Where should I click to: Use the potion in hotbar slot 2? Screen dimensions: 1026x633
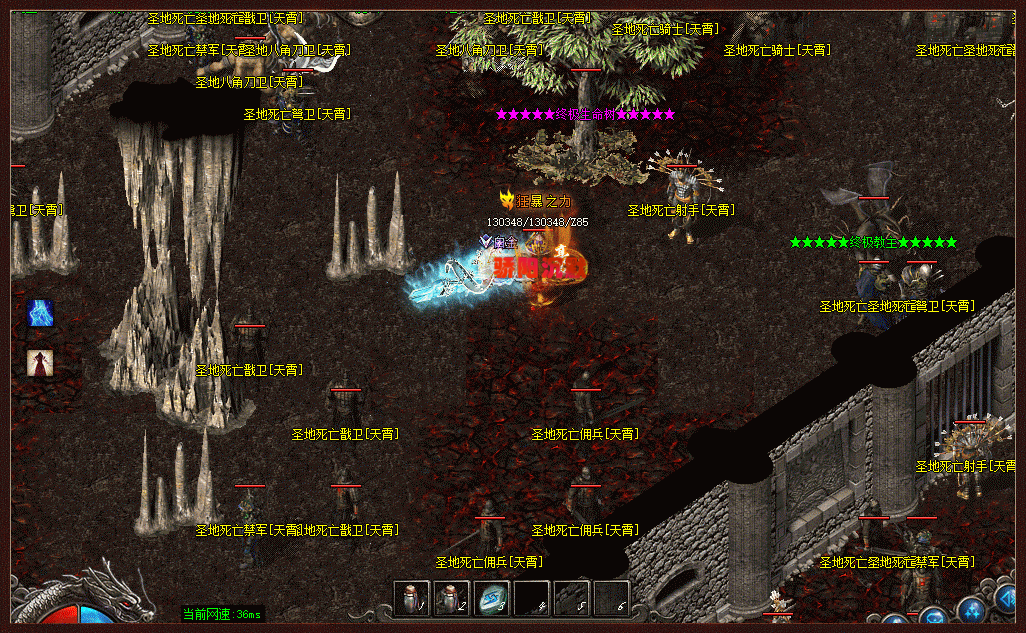click(x=451, y=598)
